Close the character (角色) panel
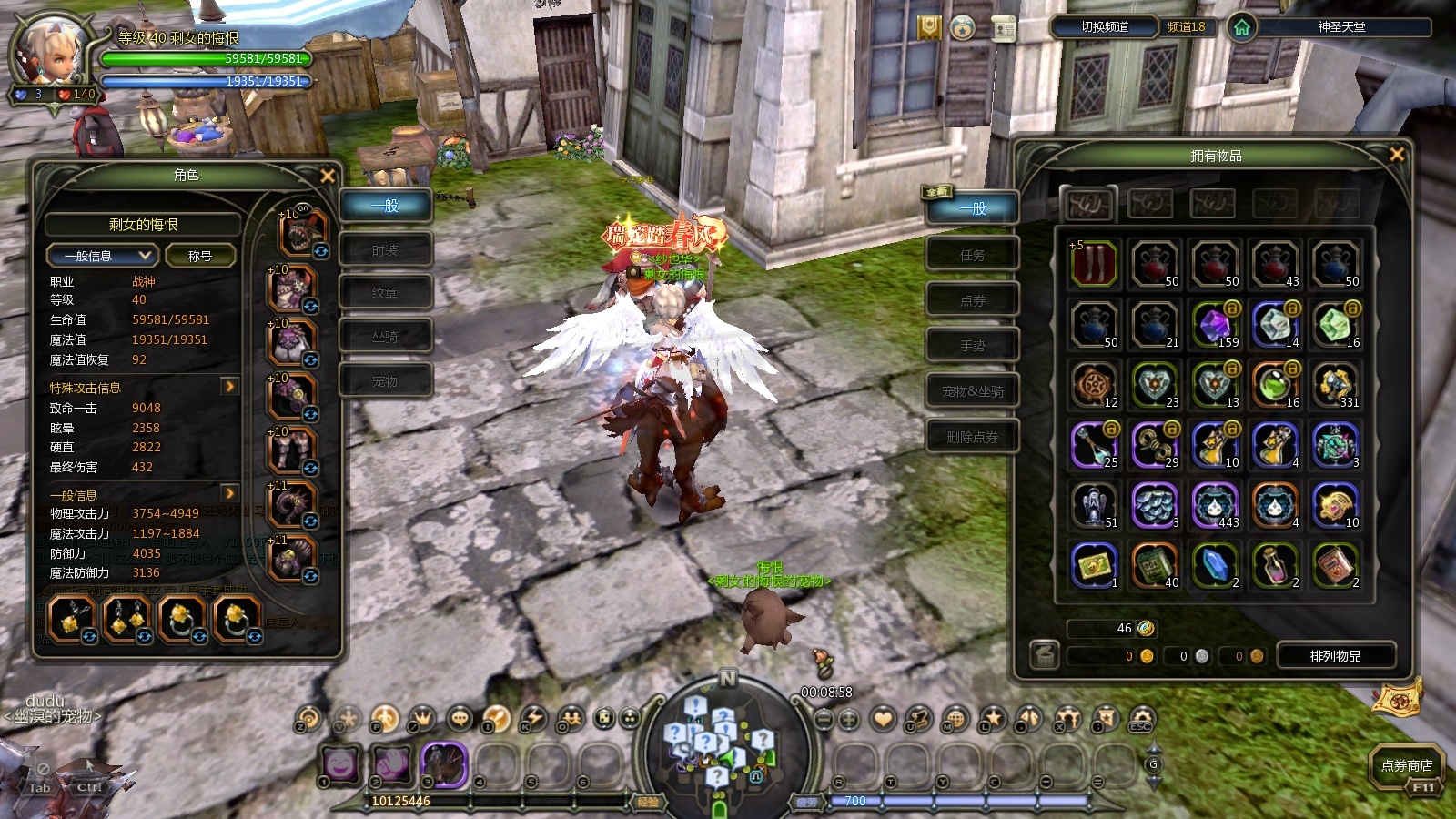Image resolution: width=1456 pixels, height=819 pixels. click(x=328, y=176)
